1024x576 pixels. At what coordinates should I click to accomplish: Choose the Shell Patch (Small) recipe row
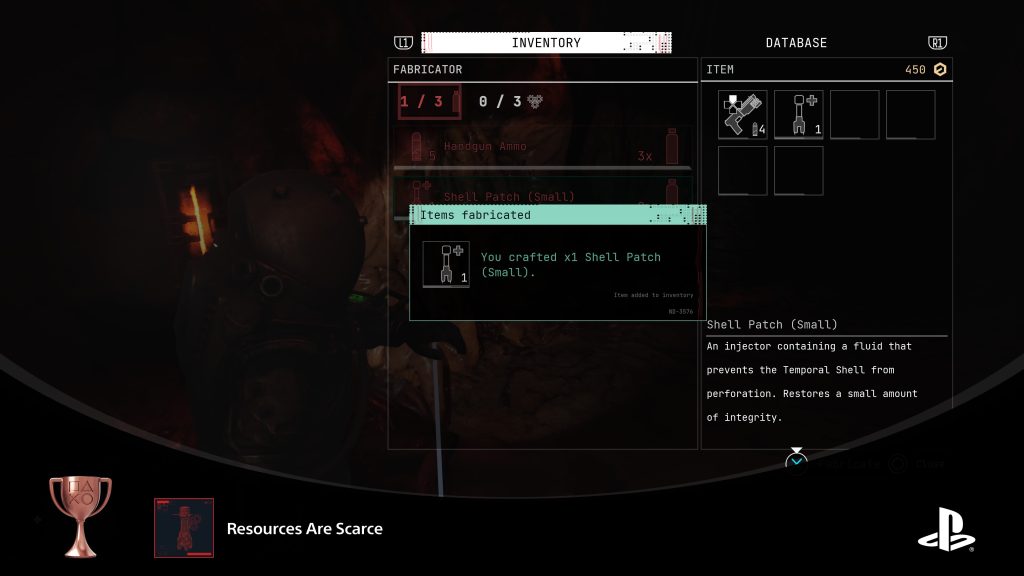pos(540,192)
